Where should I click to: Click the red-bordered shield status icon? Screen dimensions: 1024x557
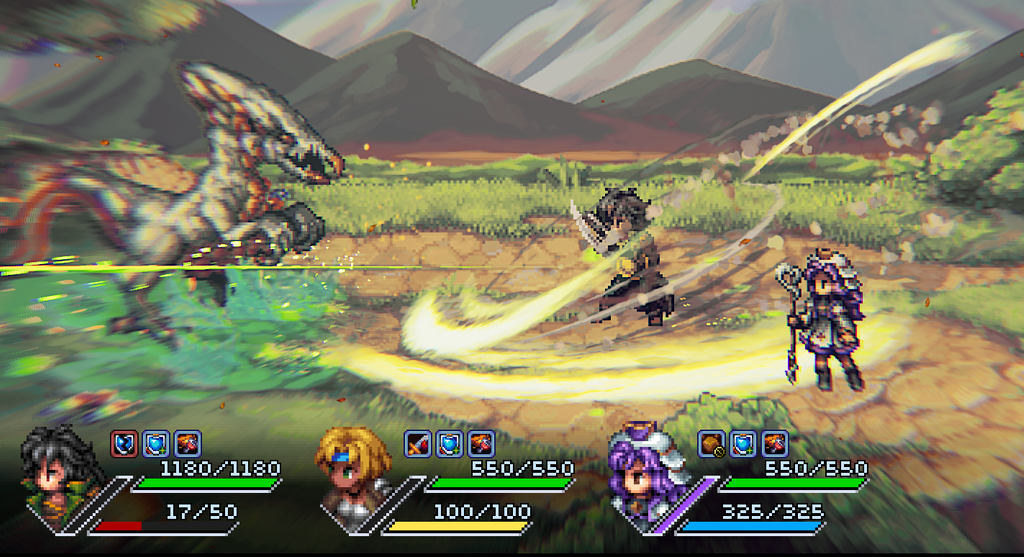124,443
